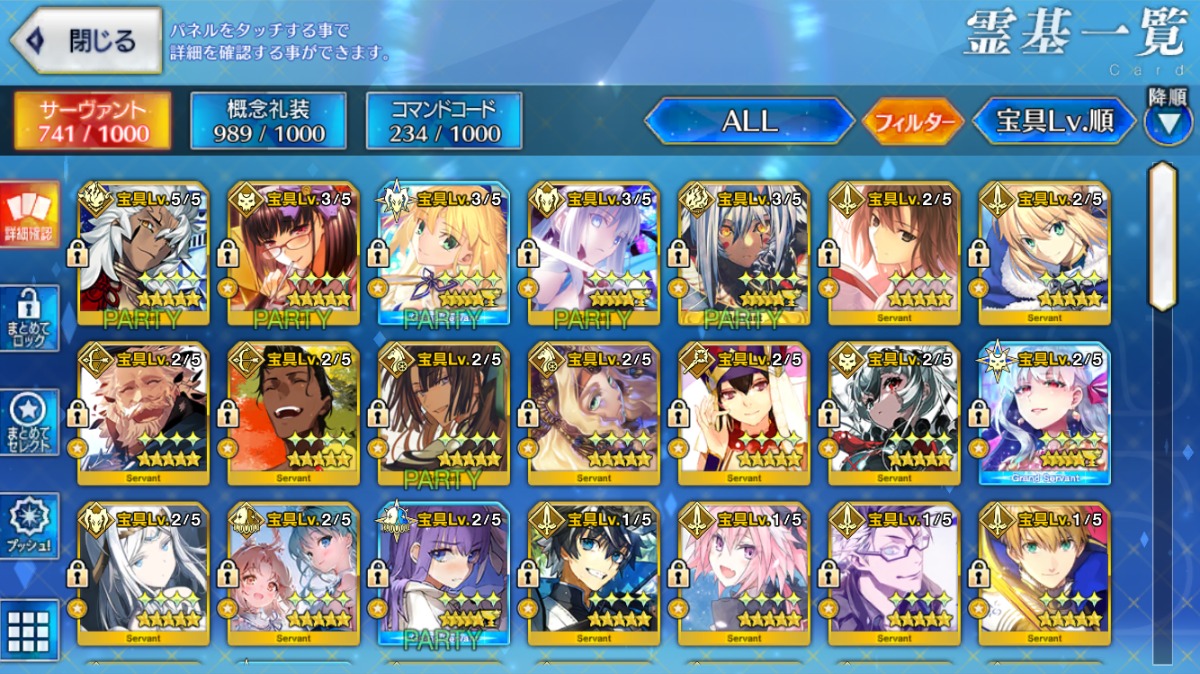Tap the プッシュ! button

click(x=29, y=524)
